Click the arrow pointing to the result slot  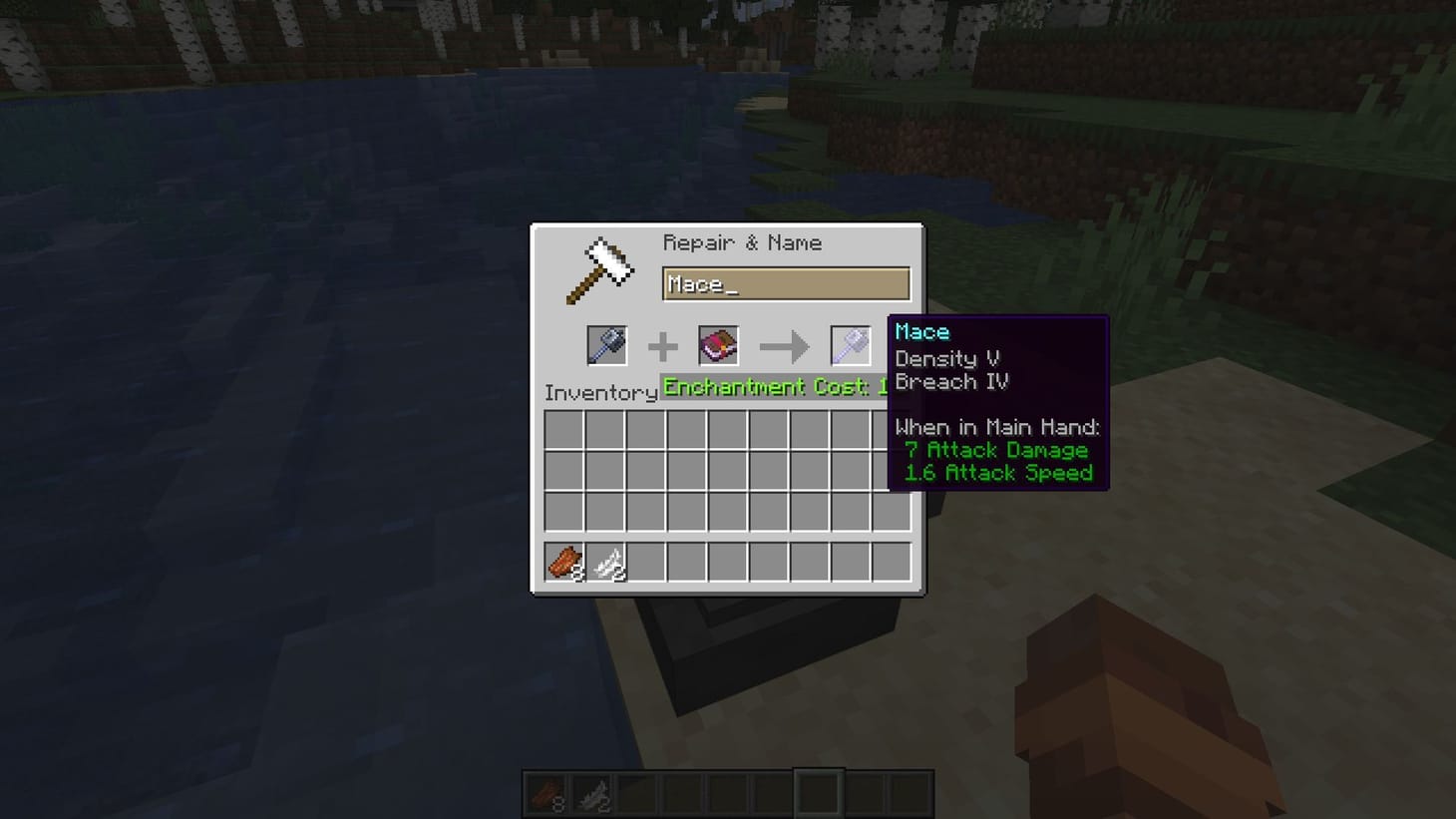(787, 346)
